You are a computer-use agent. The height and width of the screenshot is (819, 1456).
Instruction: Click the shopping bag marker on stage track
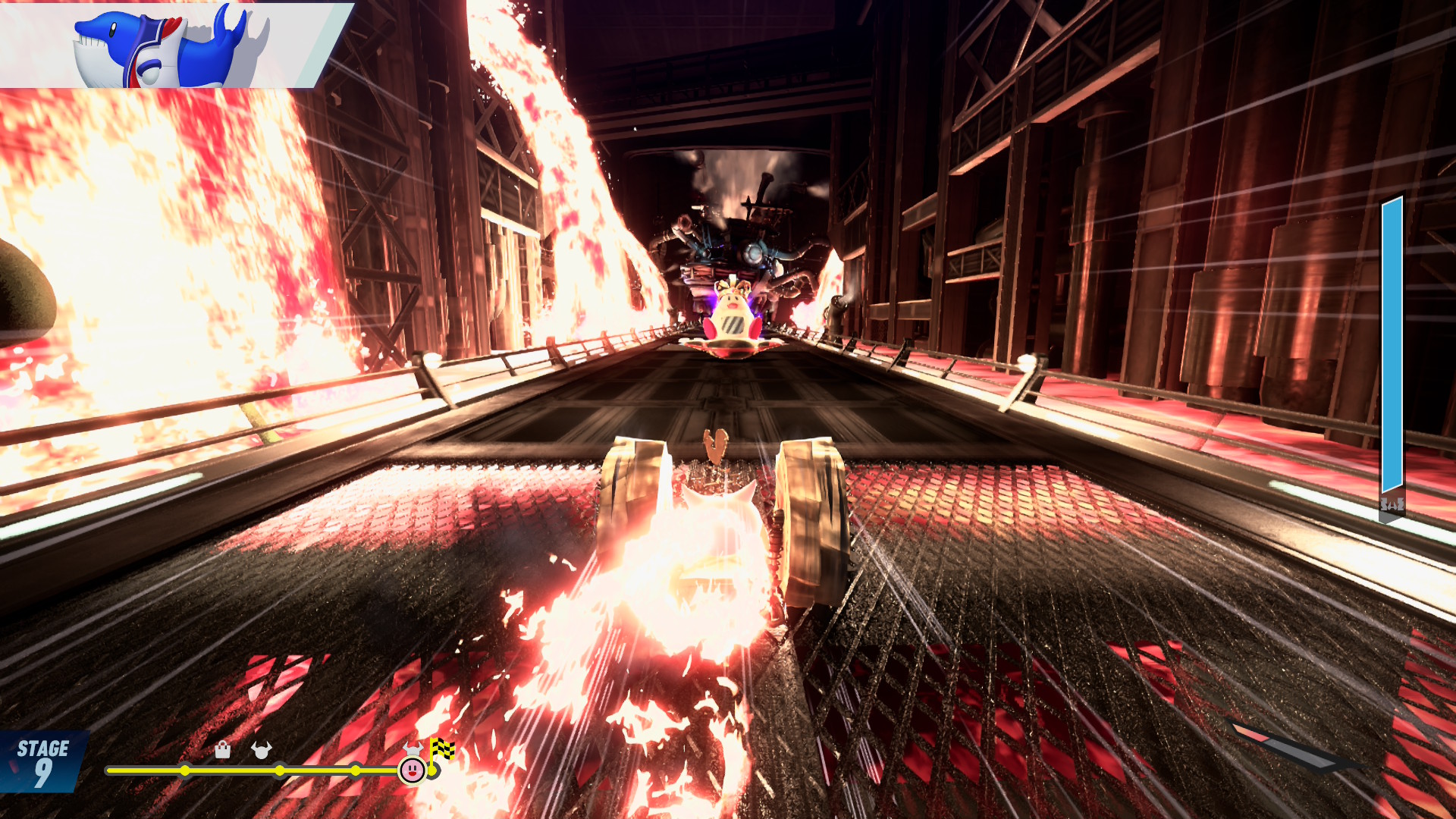pyautogui.click(x=222, y=750)
